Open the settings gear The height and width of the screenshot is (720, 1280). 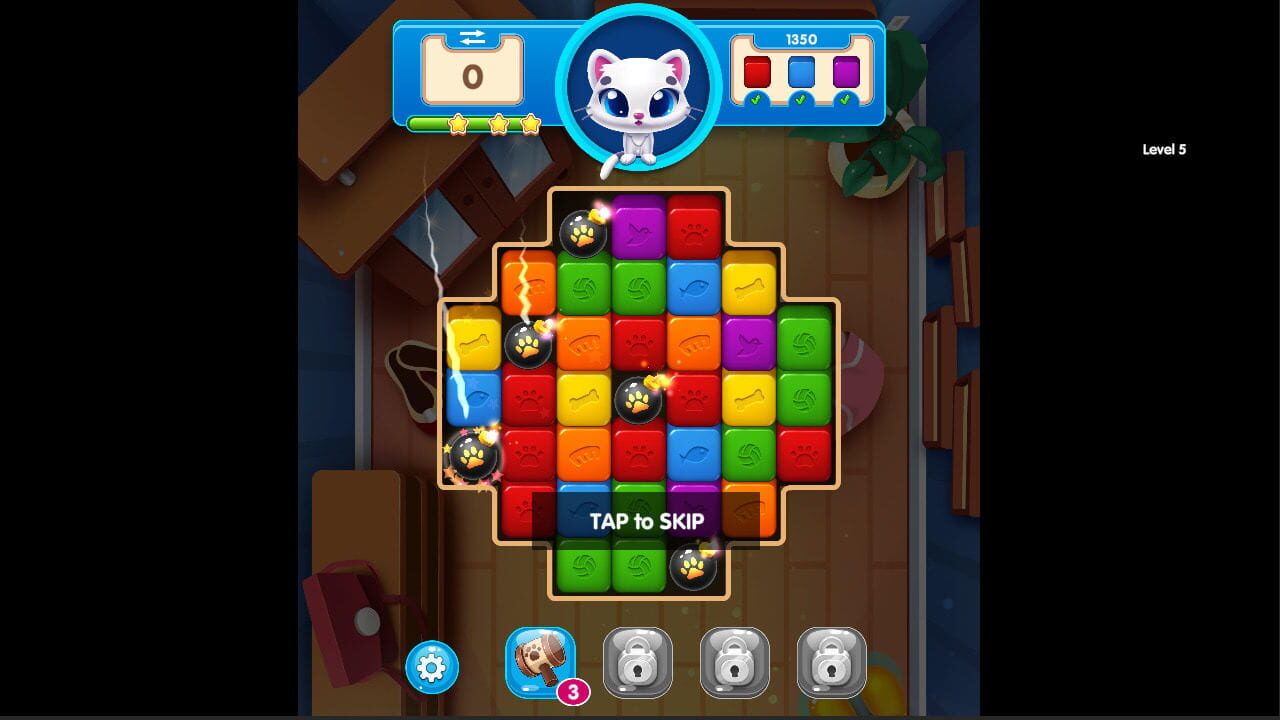tap(431, 666)
